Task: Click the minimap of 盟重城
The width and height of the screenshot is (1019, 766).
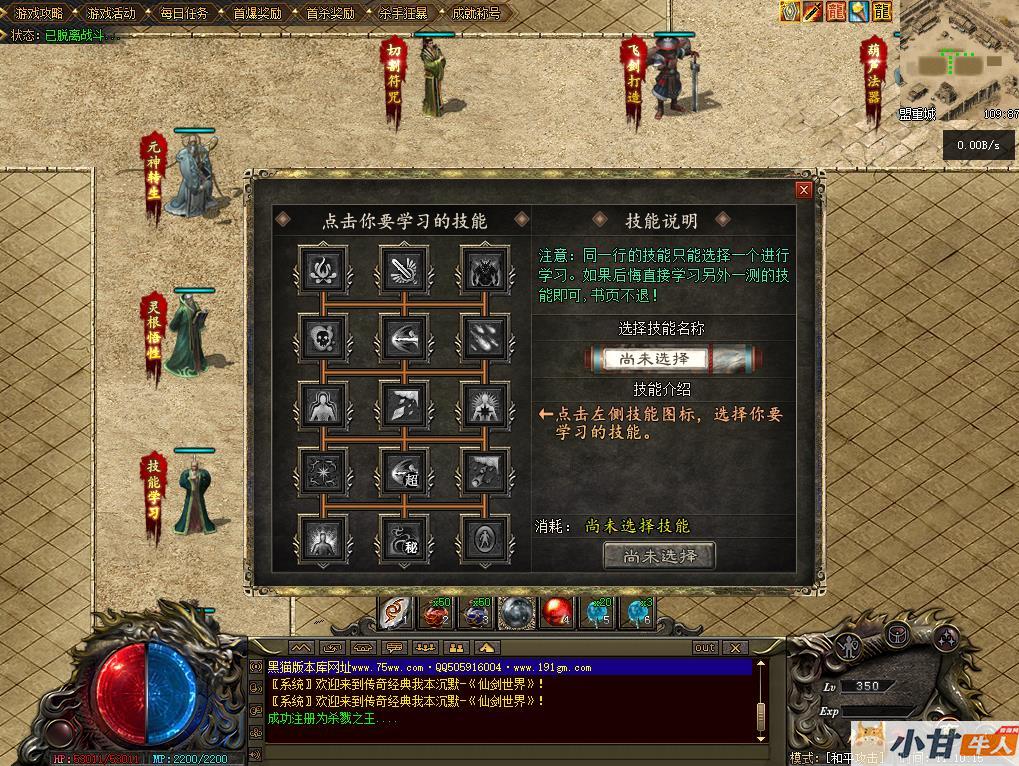Action: [x=955, y=60]
